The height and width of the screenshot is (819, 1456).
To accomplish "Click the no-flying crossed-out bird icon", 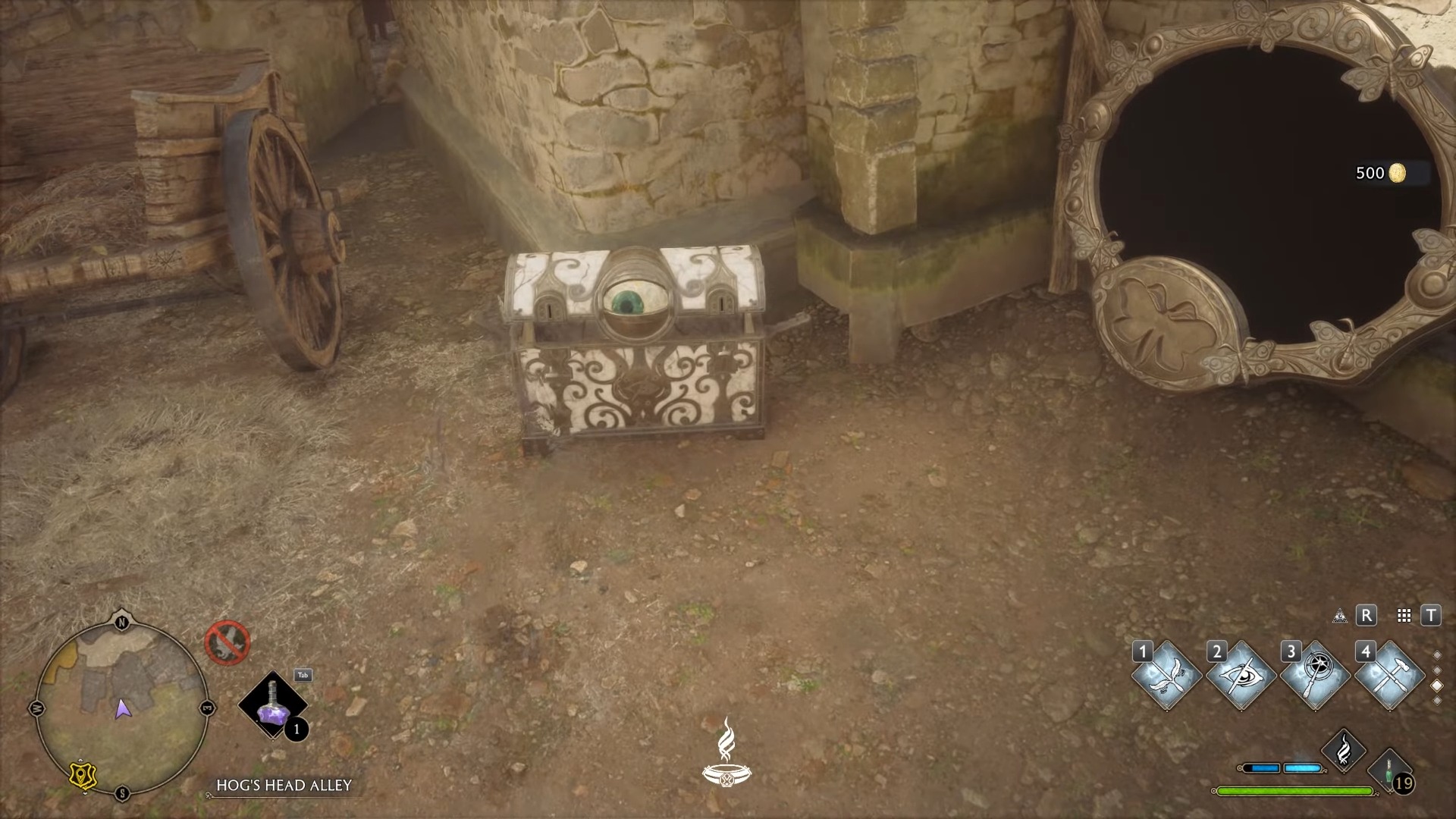I will click(x=227, y=643).
